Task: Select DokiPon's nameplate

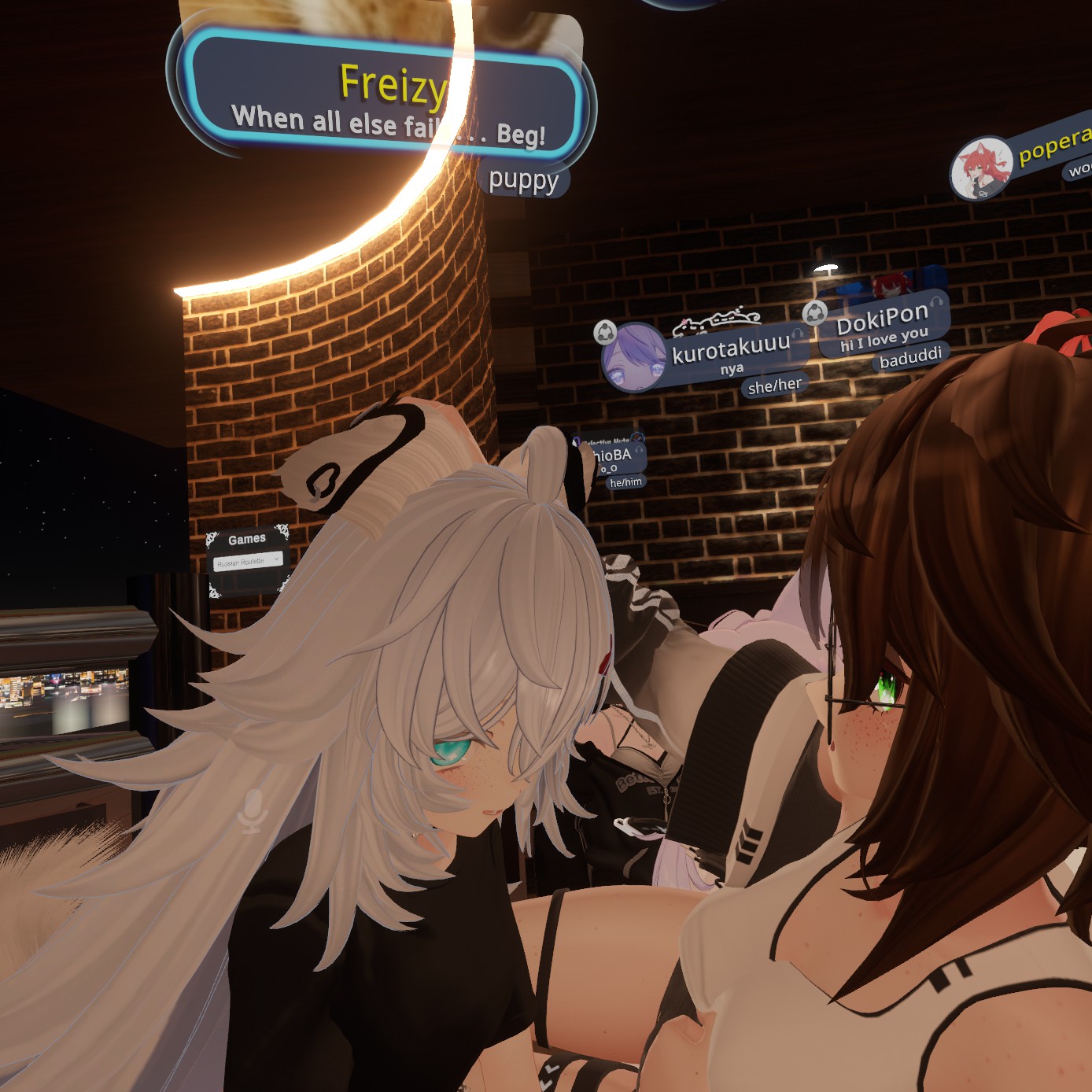Action: tap(883, 323)
